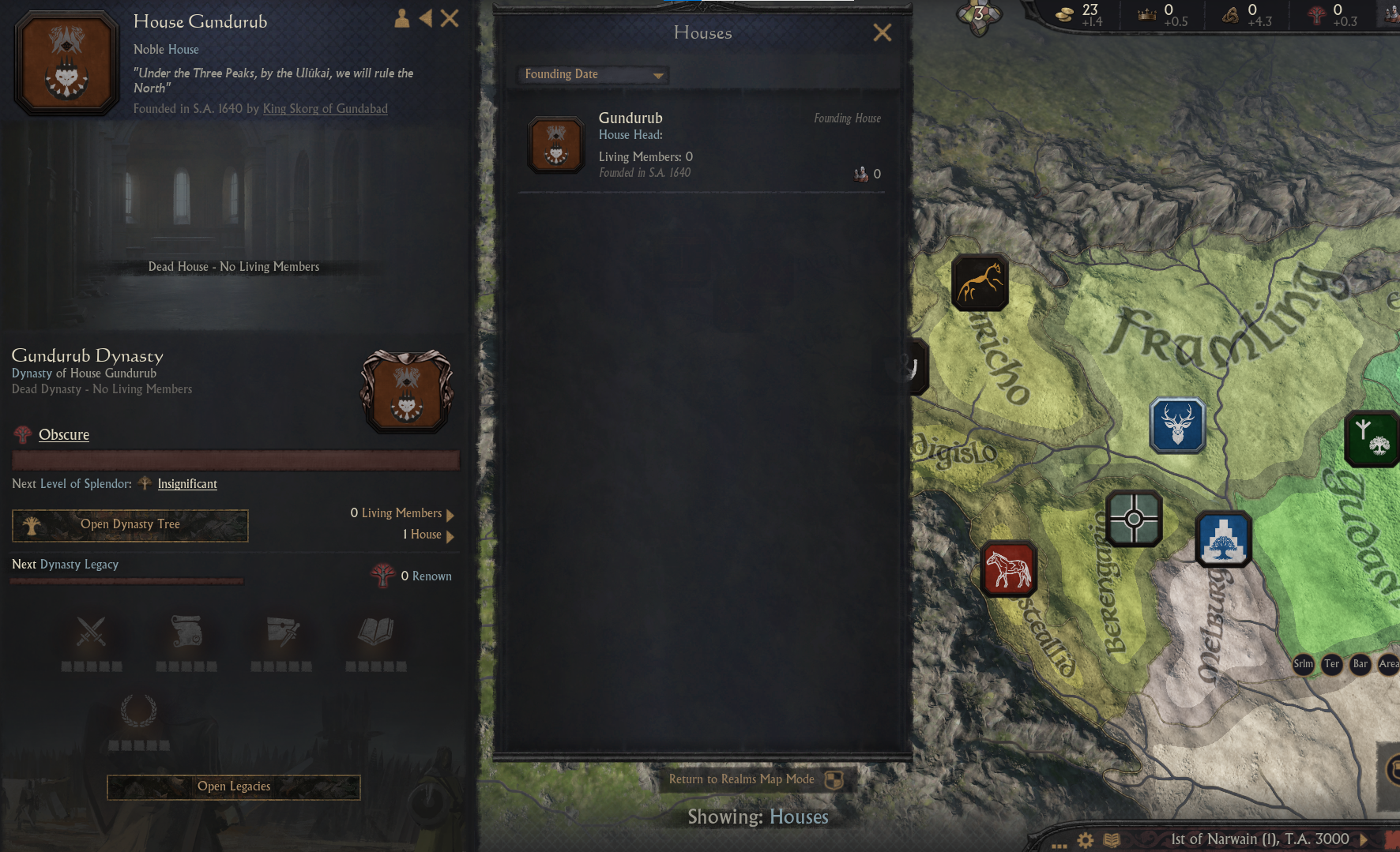
Task: Open the Founding Date sort dropdown
Action: [593, 74]
